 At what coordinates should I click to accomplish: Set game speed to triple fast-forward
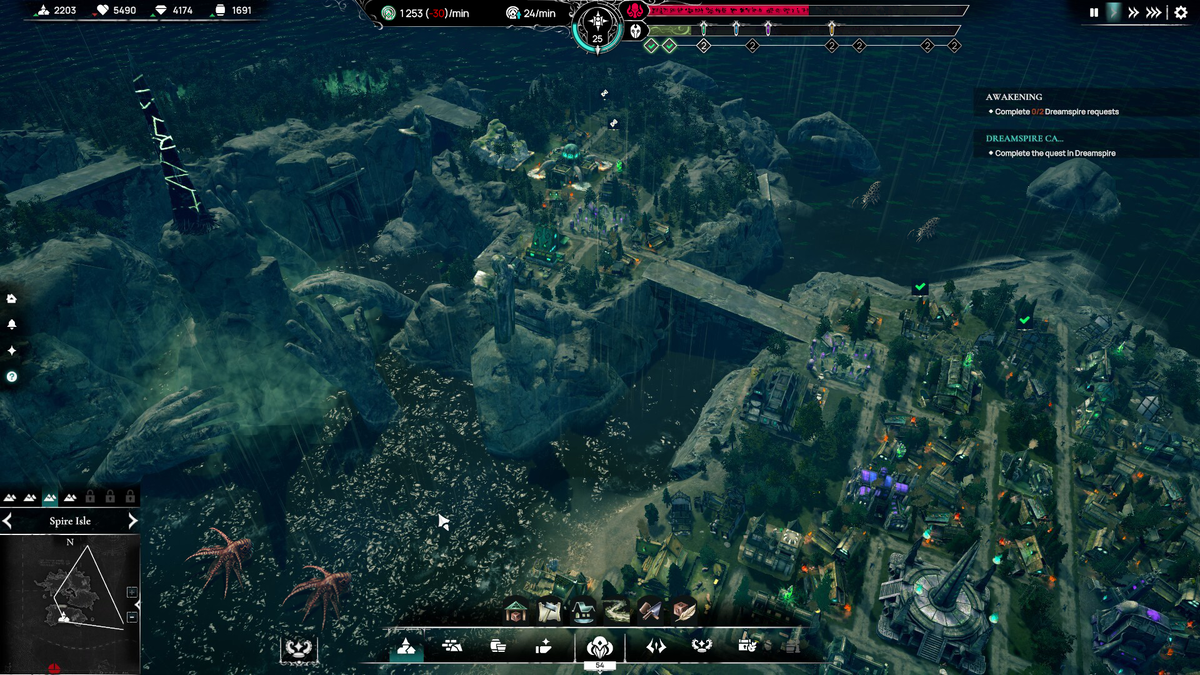click(x=1154, y=13)
